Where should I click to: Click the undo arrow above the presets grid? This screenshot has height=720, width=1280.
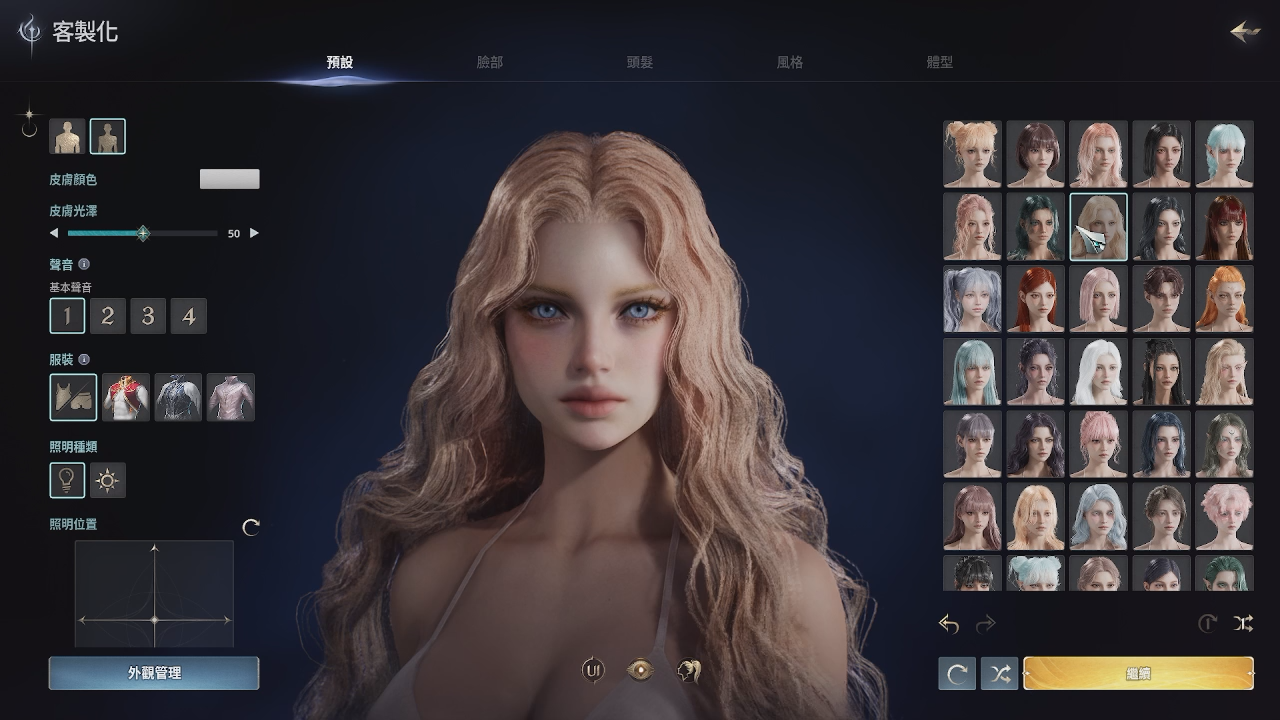pos(948,624)
